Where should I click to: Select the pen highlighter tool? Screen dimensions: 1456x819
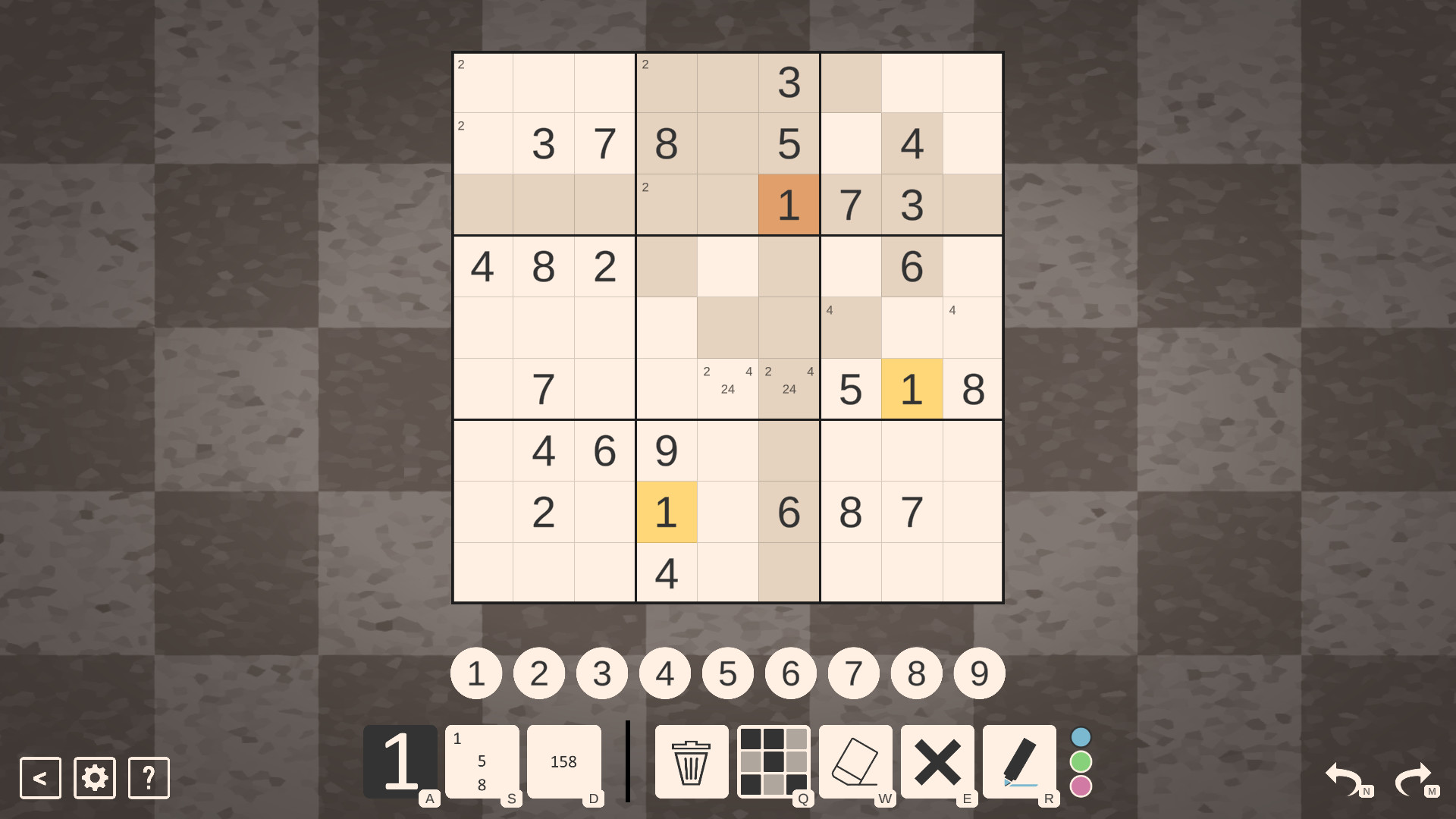[1021, 761]
